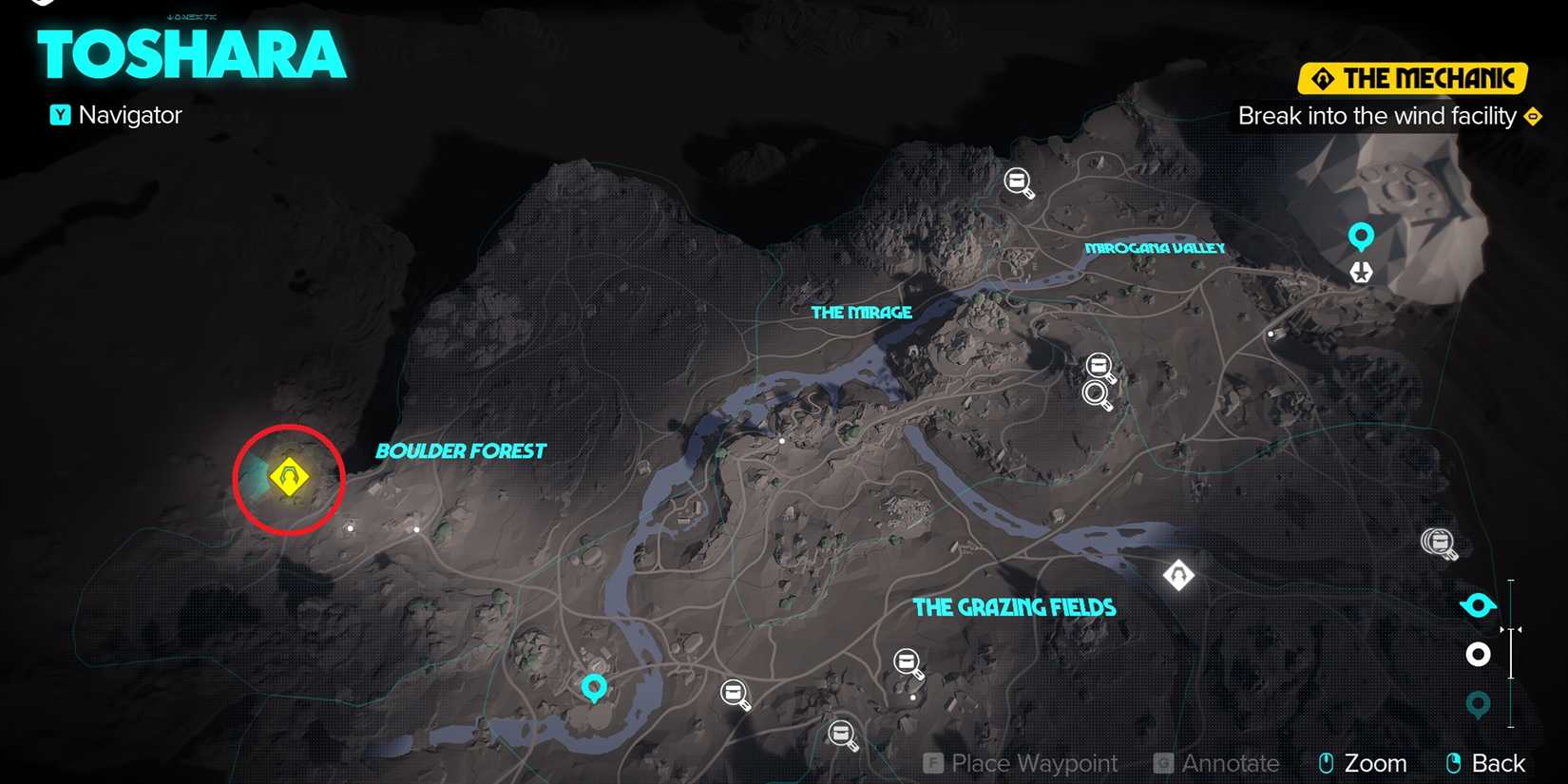Open the Navigator menu
1568x784 pixels.
(x=115, y=115)
